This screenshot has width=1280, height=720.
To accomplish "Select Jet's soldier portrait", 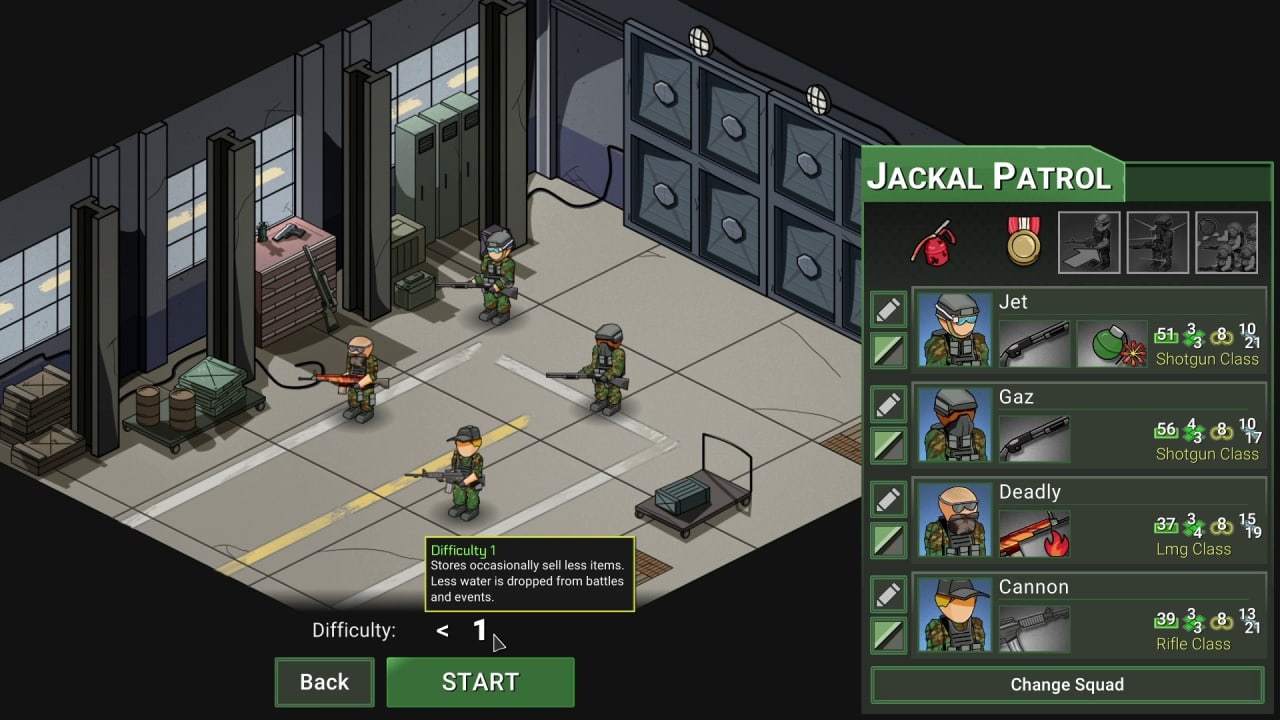I will (953, 330).
